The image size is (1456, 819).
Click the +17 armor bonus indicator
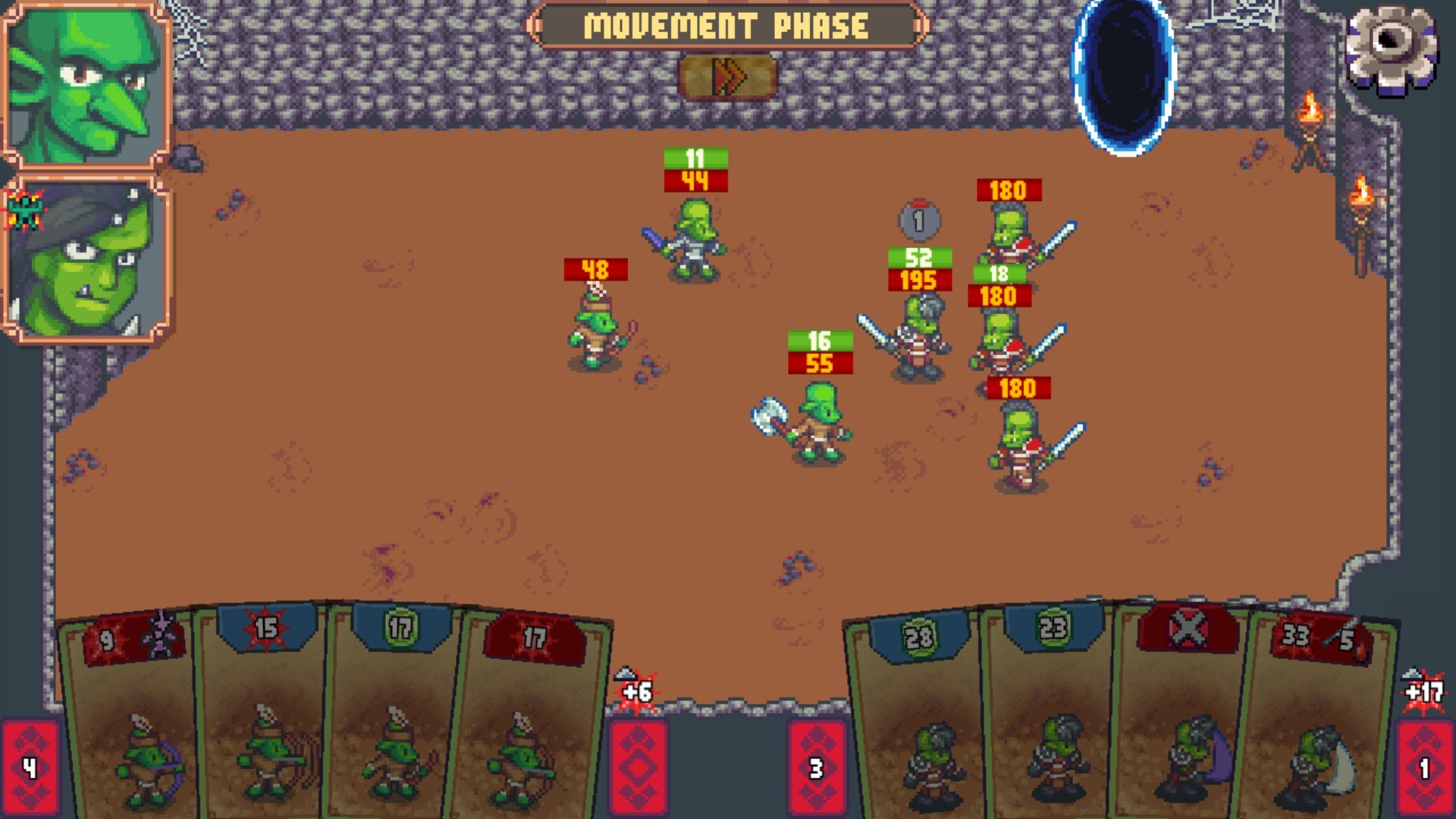[x=1425, y=693]
